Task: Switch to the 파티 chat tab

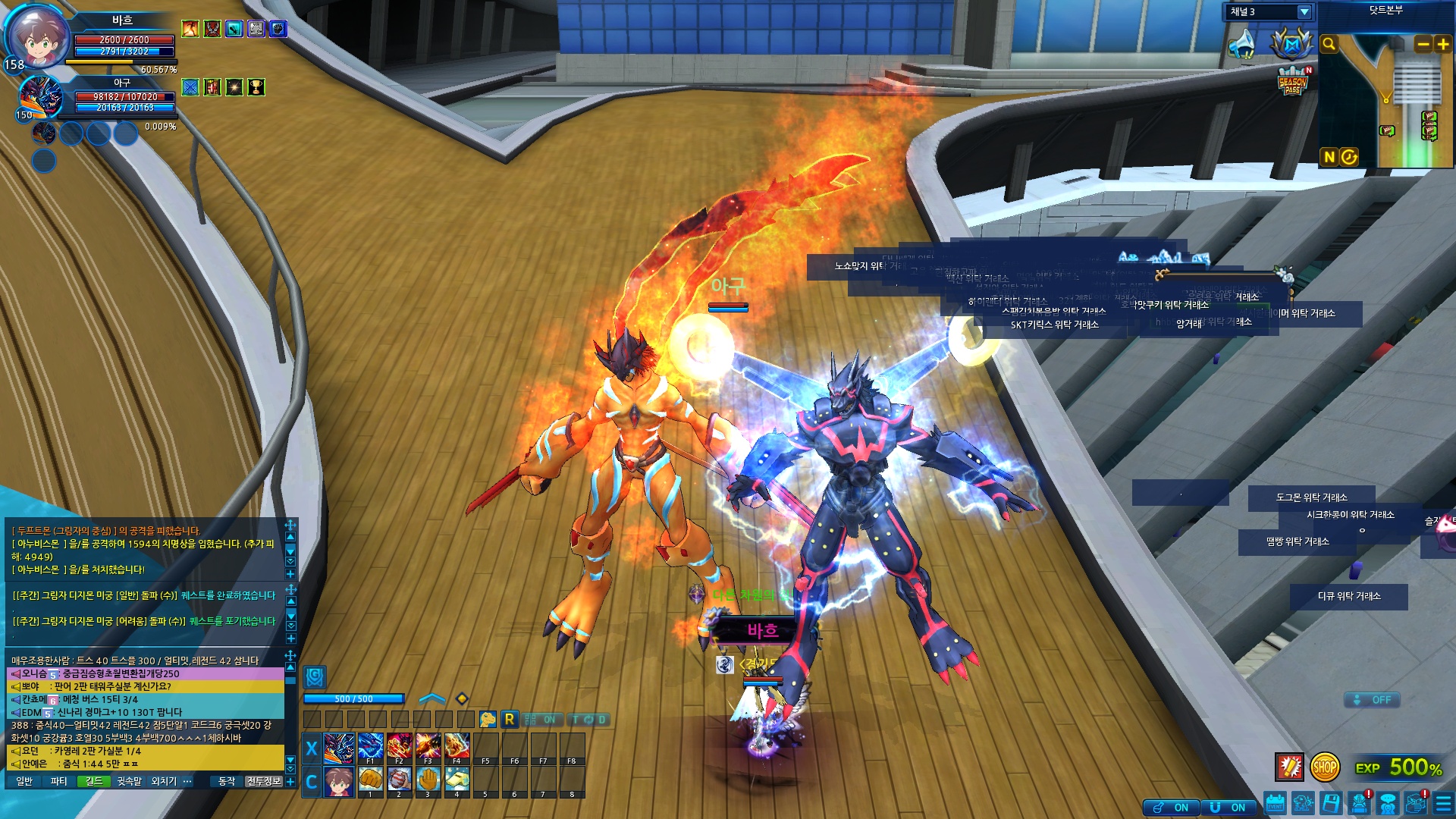Action: pos(58,781)
